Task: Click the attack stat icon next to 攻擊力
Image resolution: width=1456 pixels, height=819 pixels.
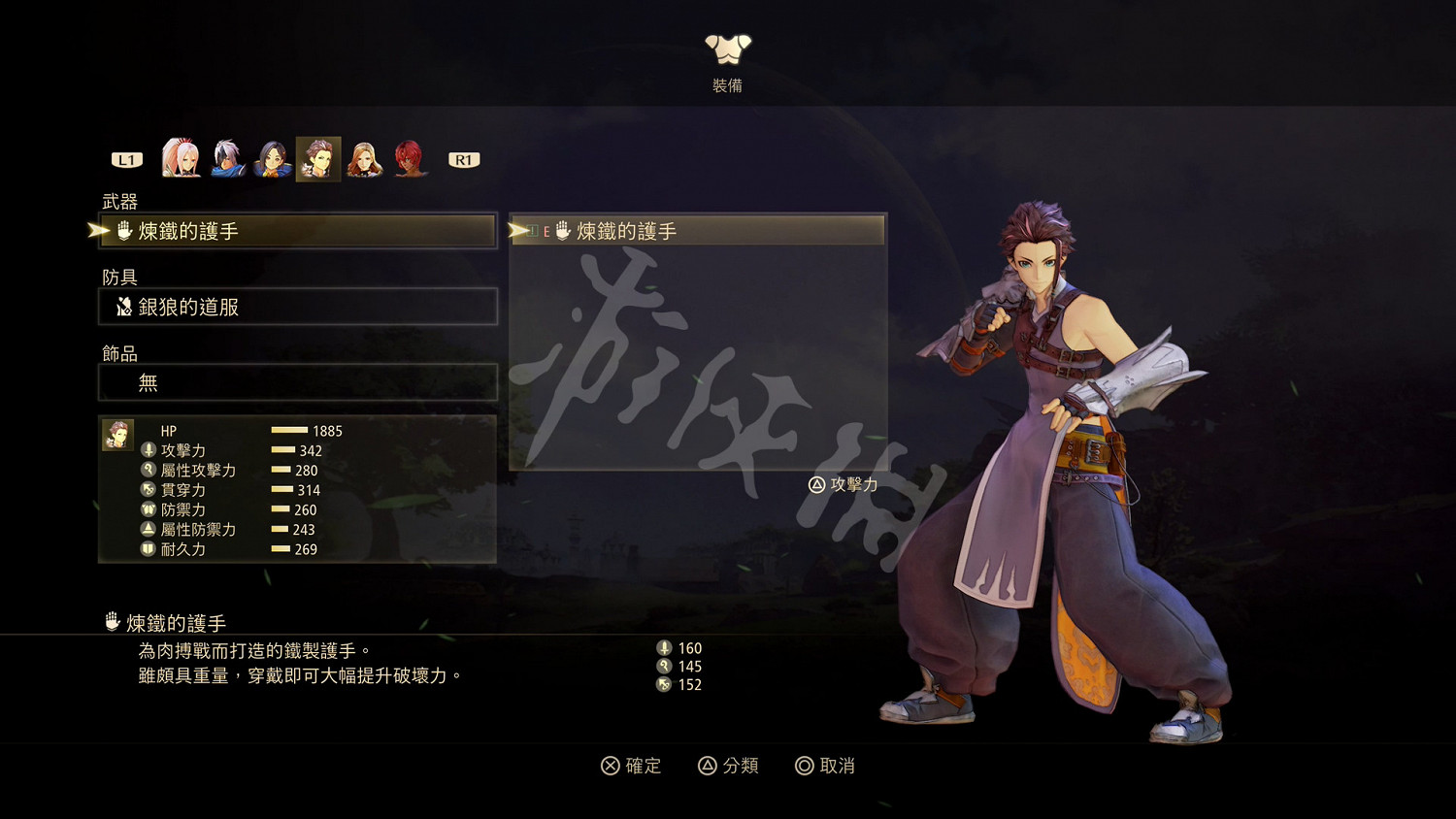Action: tap(148, 450)
